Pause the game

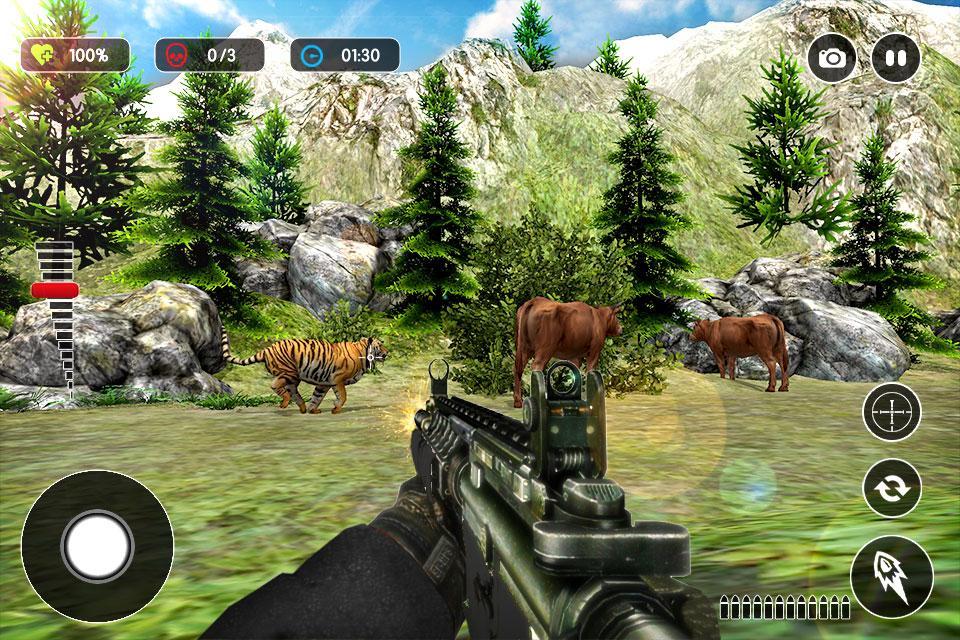pyautogui.click(x=895, y=57)
